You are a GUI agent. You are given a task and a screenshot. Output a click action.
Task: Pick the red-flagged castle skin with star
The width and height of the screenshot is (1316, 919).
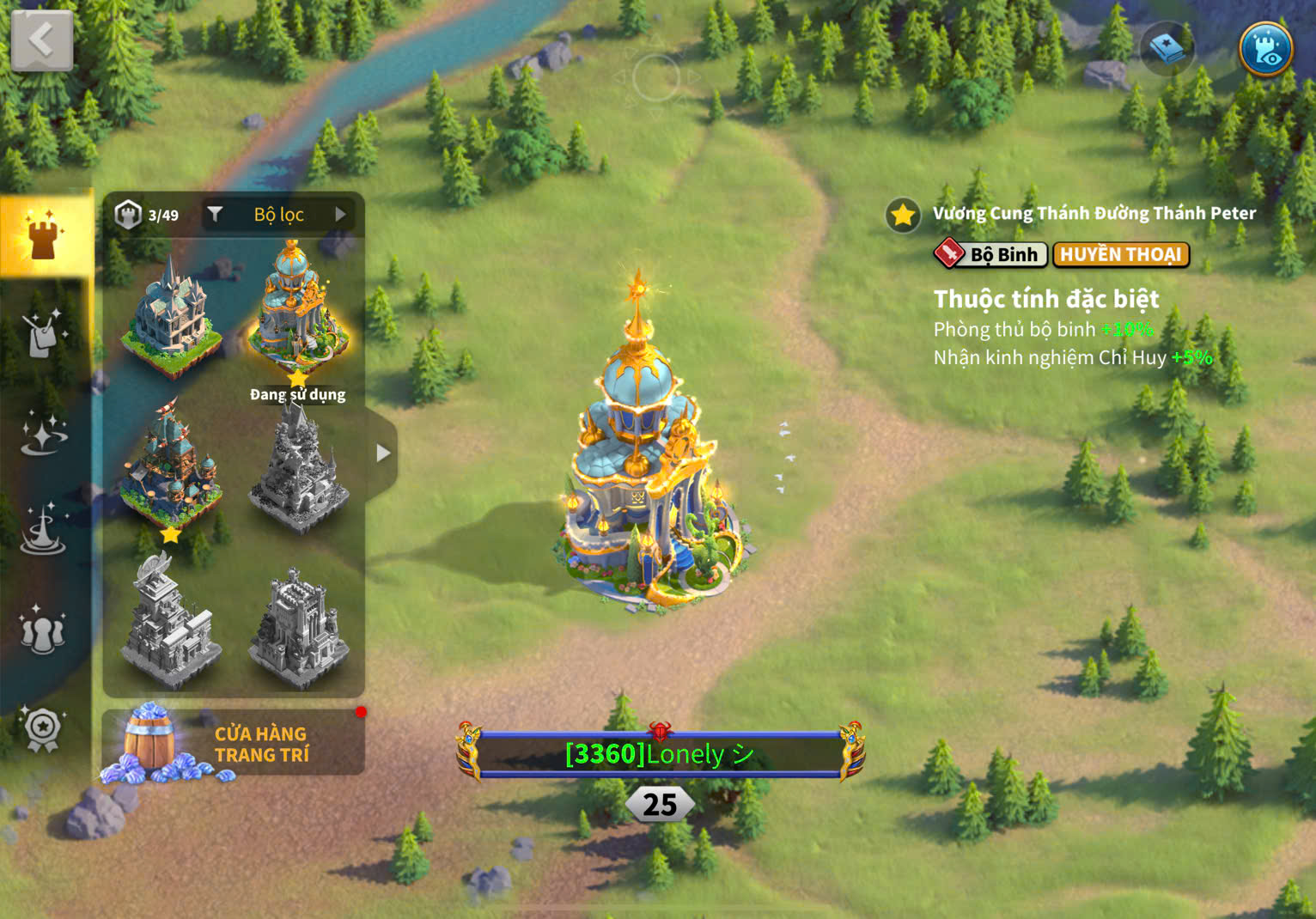tap(170, 468)
